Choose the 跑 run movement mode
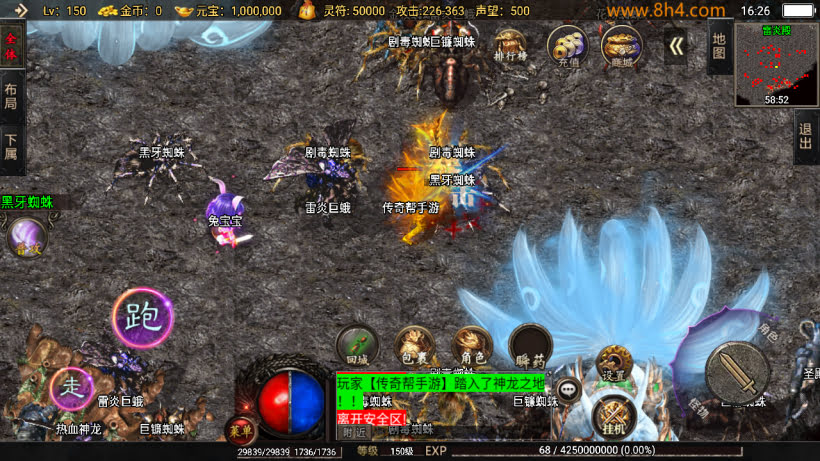 click(x=143, y=318)
